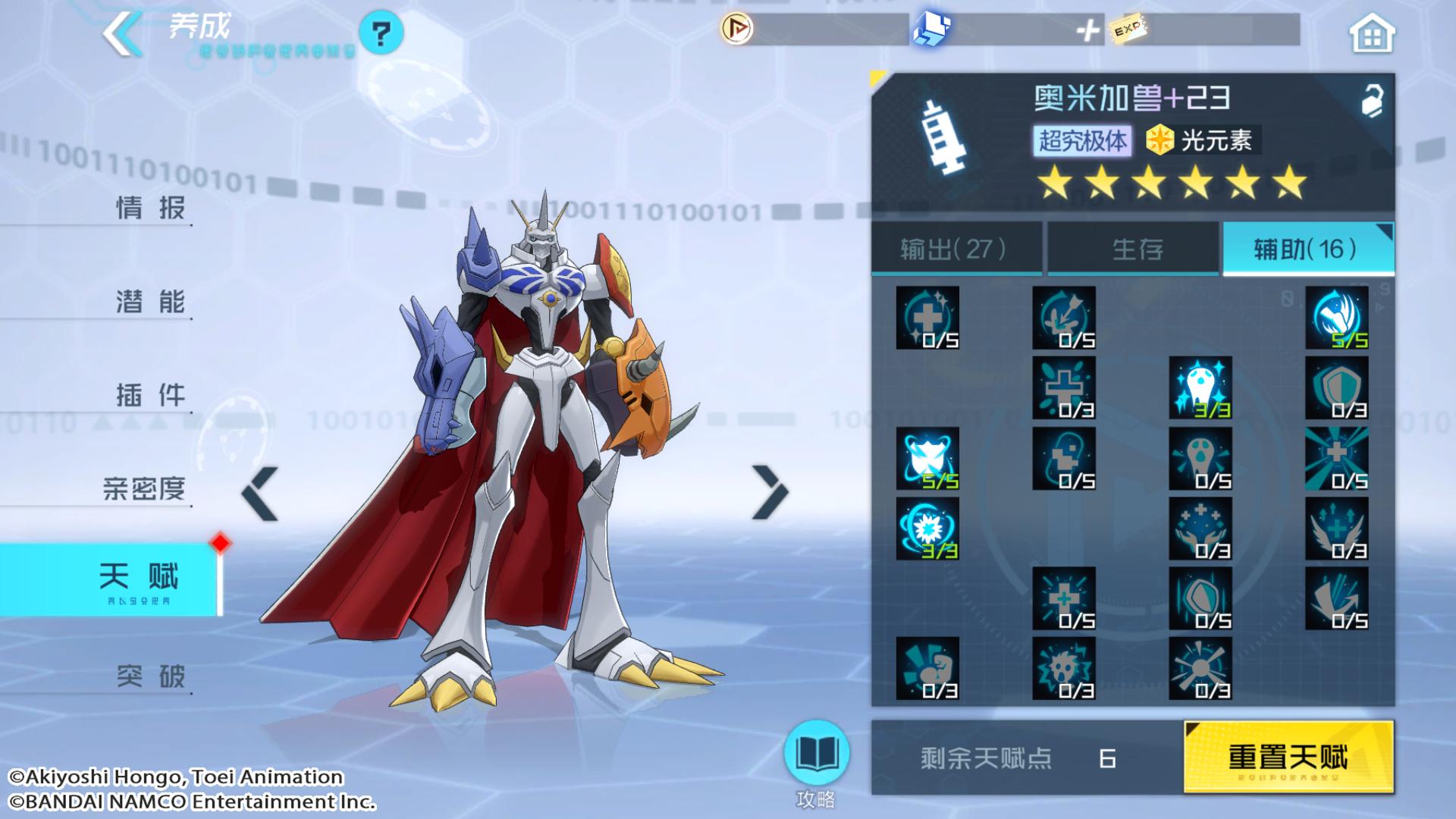This screenshot has height=819, width=1456.
Task: Open the 亲密度 intimacy menu
Action: pyautogui.click(x=144, y=489)
